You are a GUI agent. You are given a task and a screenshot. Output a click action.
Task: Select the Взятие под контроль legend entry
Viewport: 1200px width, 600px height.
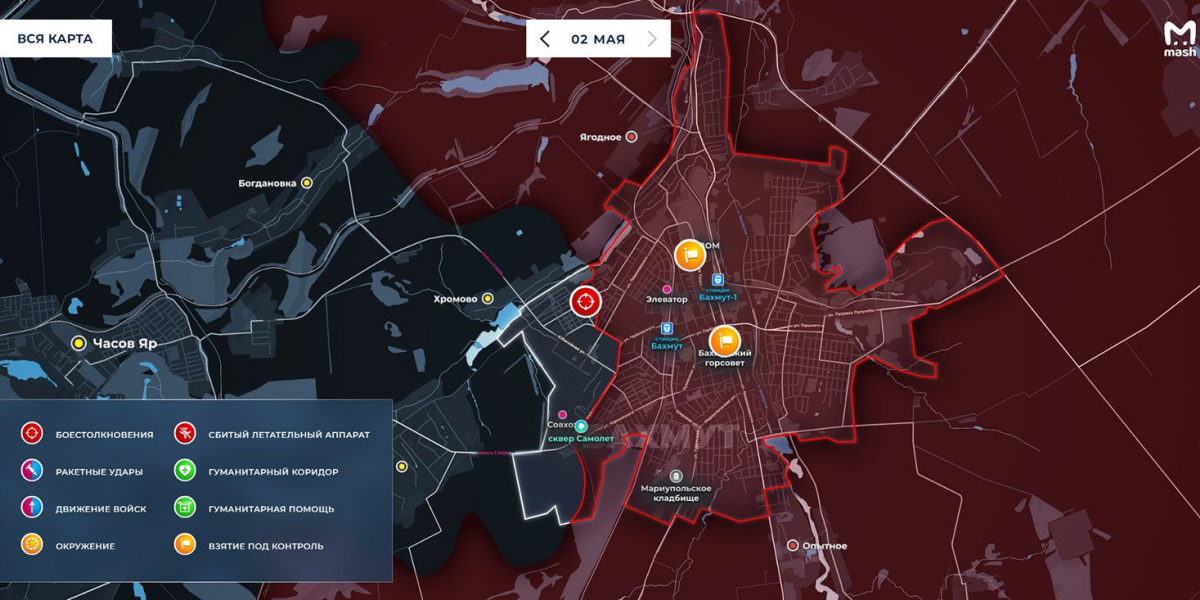[185, 546]
